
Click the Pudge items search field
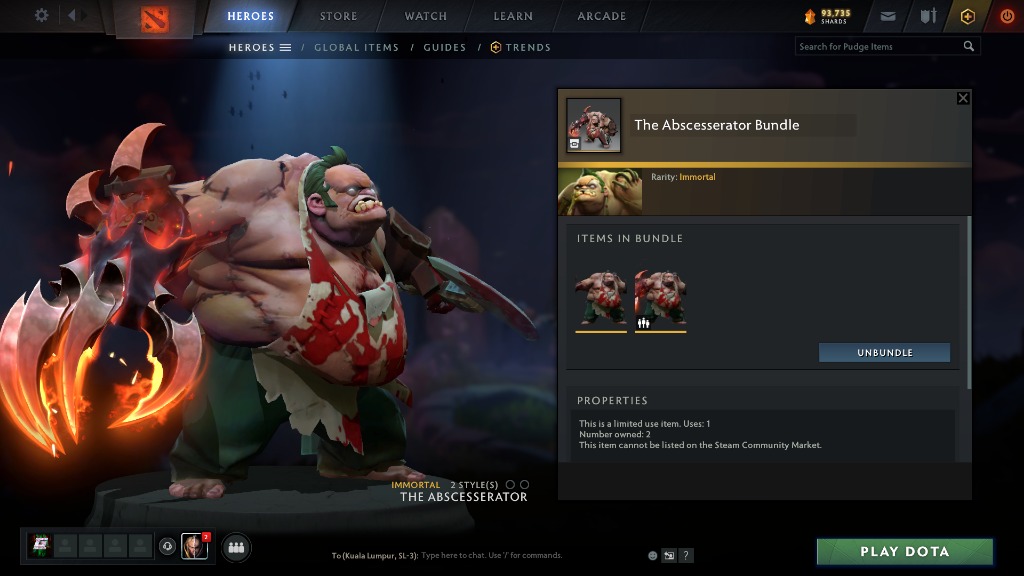point(878,46)
